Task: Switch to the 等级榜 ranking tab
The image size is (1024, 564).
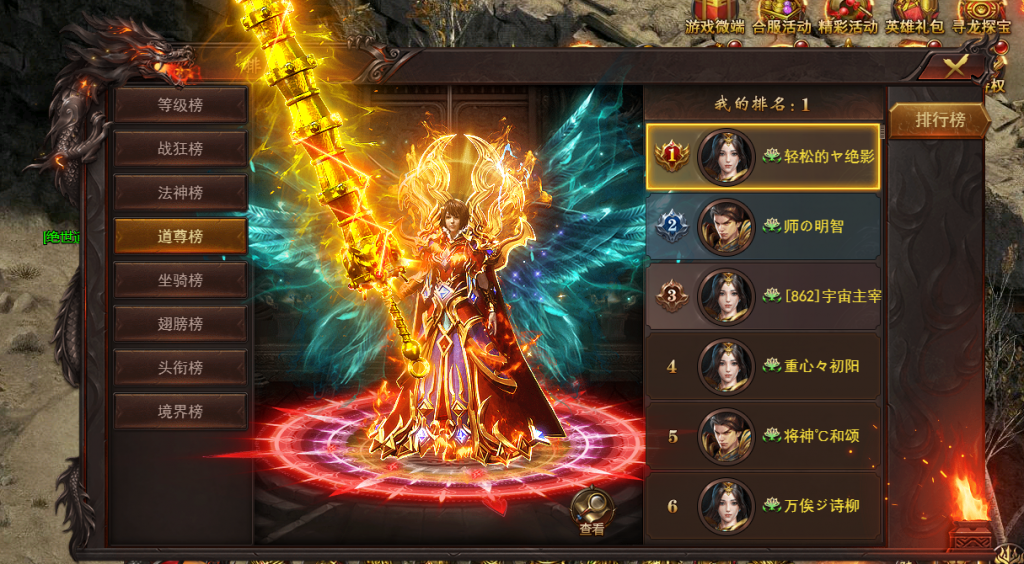Action: [x=180, y=104]
